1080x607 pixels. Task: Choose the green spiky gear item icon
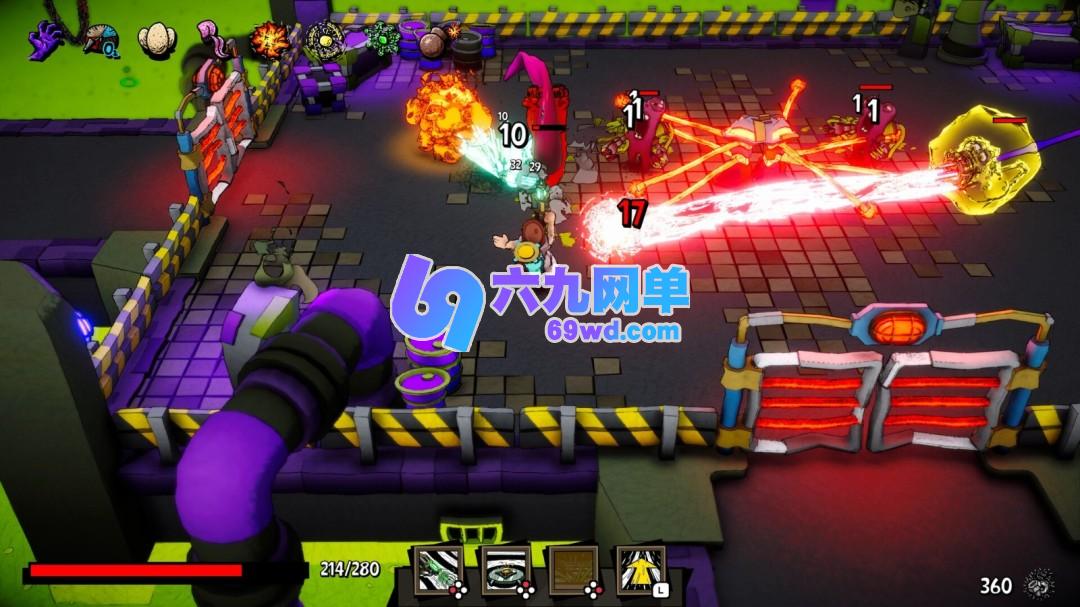click(381, 40)
